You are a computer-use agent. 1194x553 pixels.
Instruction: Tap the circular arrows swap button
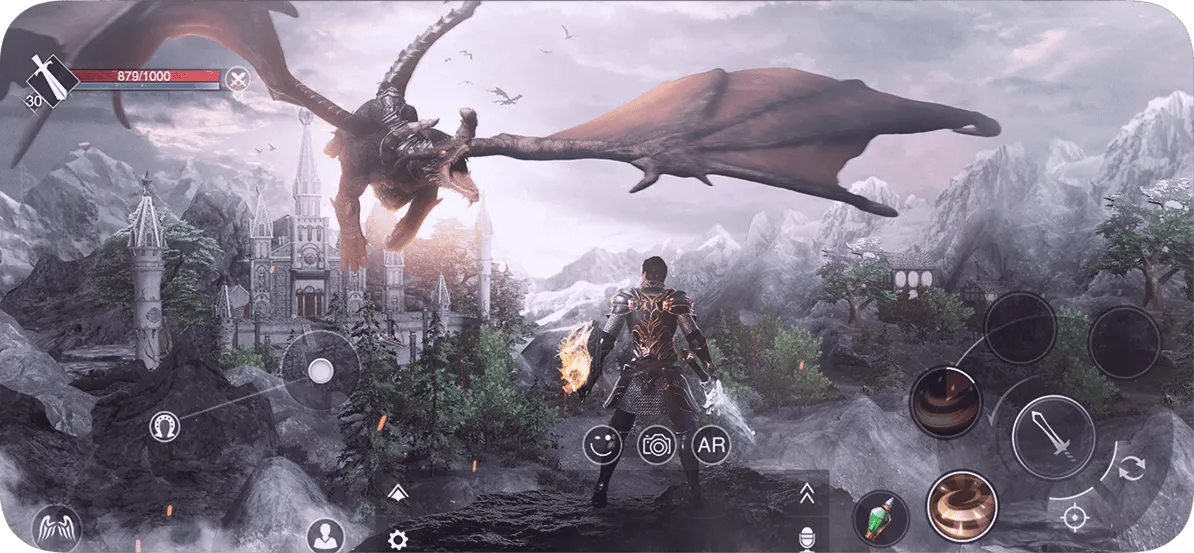coord(1130,468)
